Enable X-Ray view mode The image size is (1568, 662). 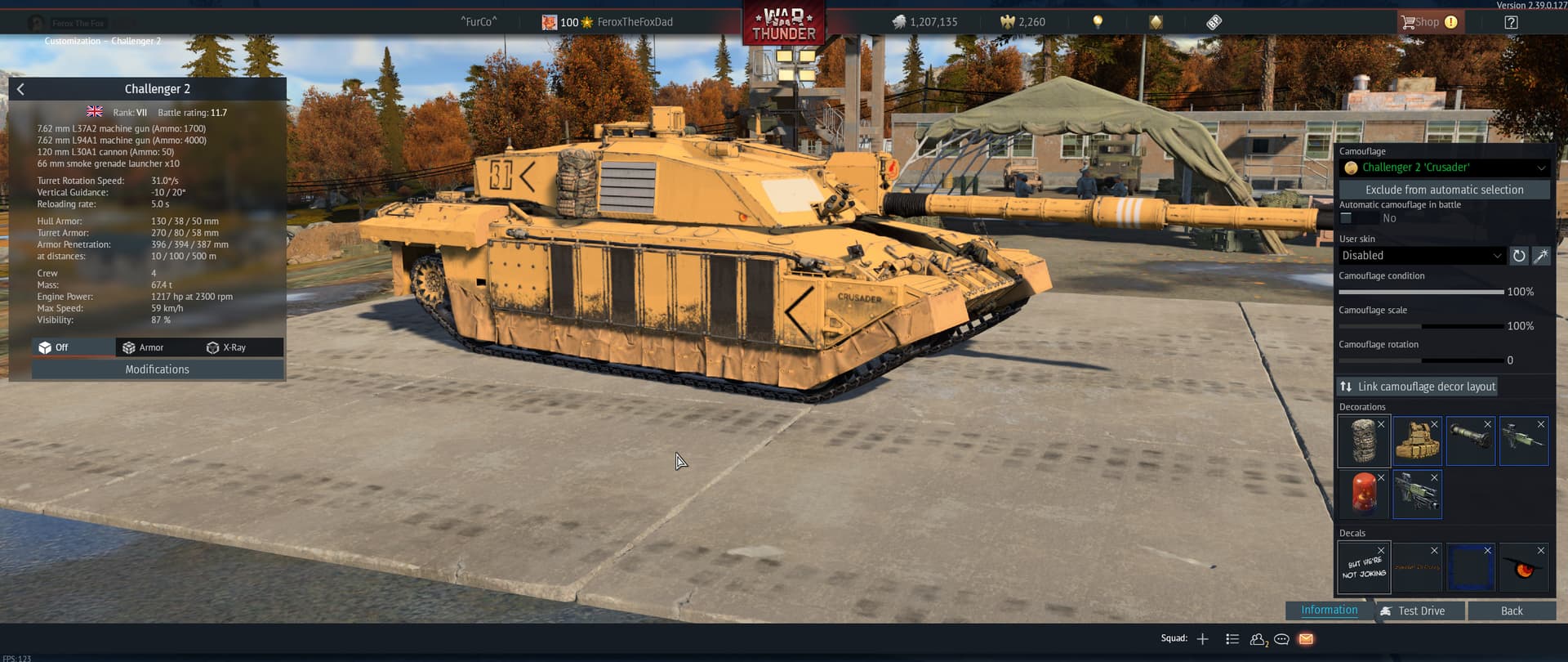(x=235, y=347)
